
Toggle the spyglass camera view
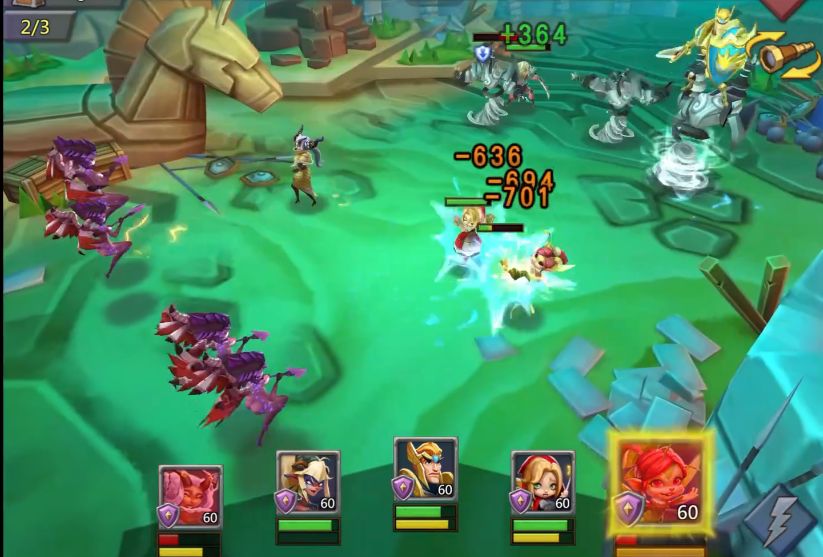(785, 57)
